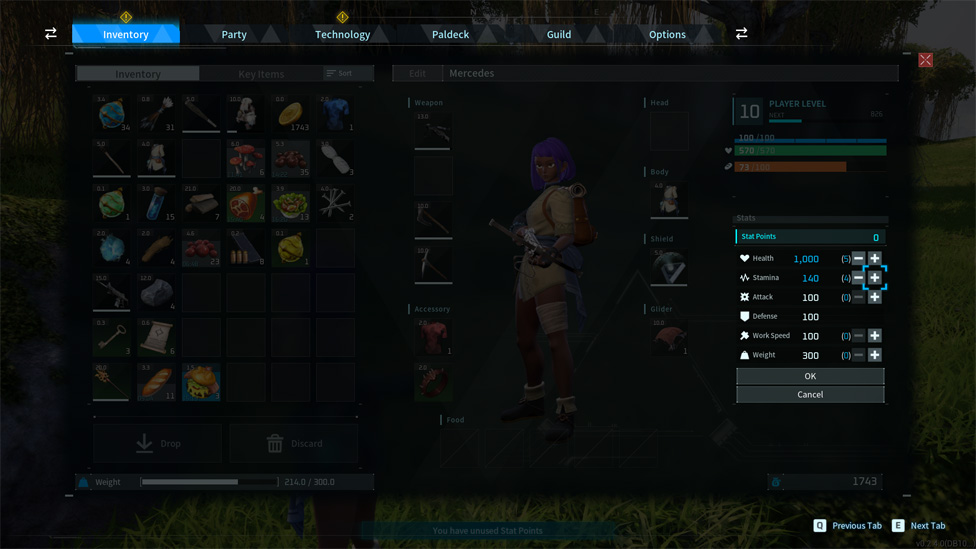Close the inventory with the red X
The image size is (976, 549).
click(925, 61)
